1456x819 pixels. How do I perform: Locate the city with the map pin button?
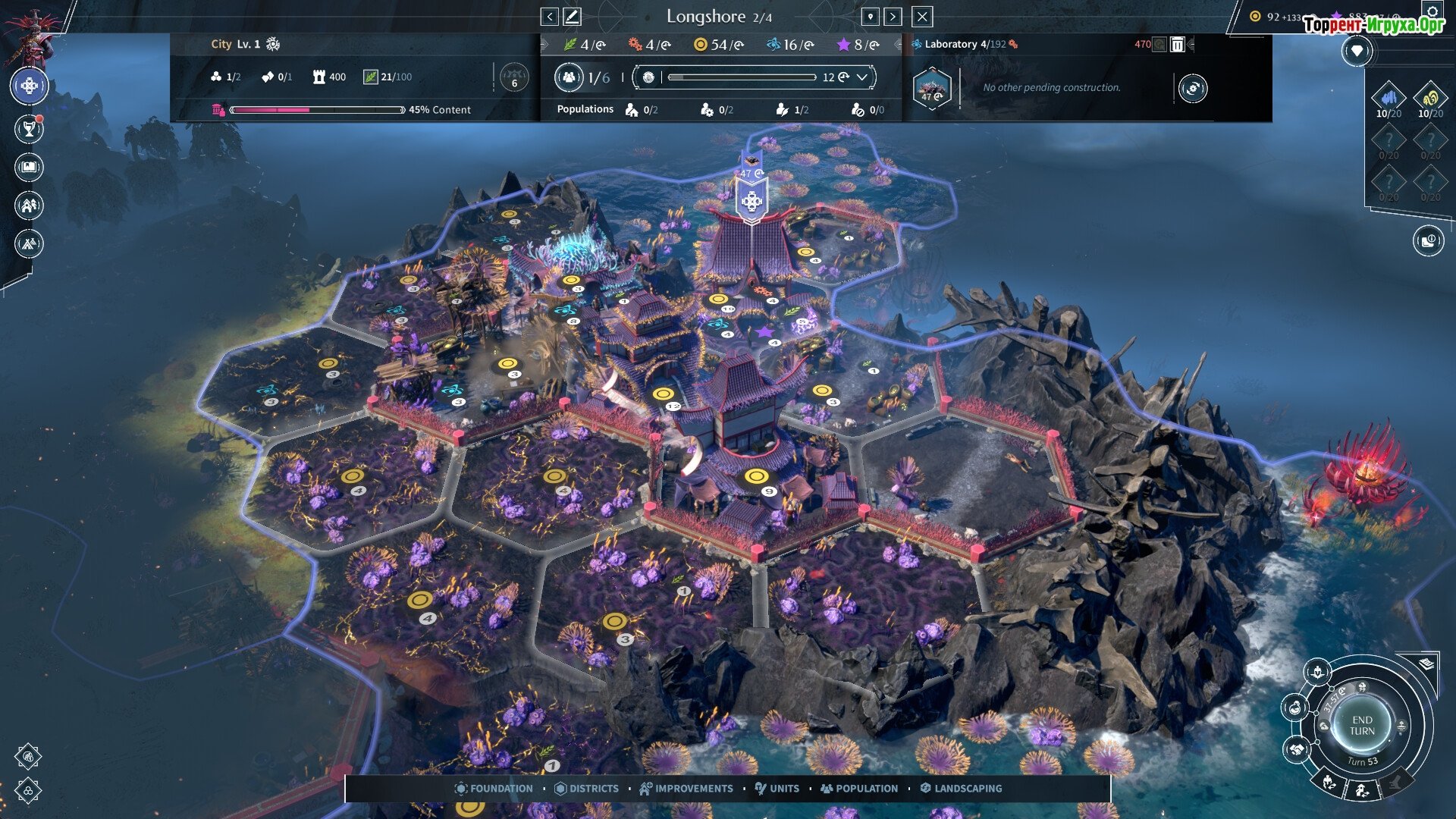pyautogui.click(x=871, y=17)
